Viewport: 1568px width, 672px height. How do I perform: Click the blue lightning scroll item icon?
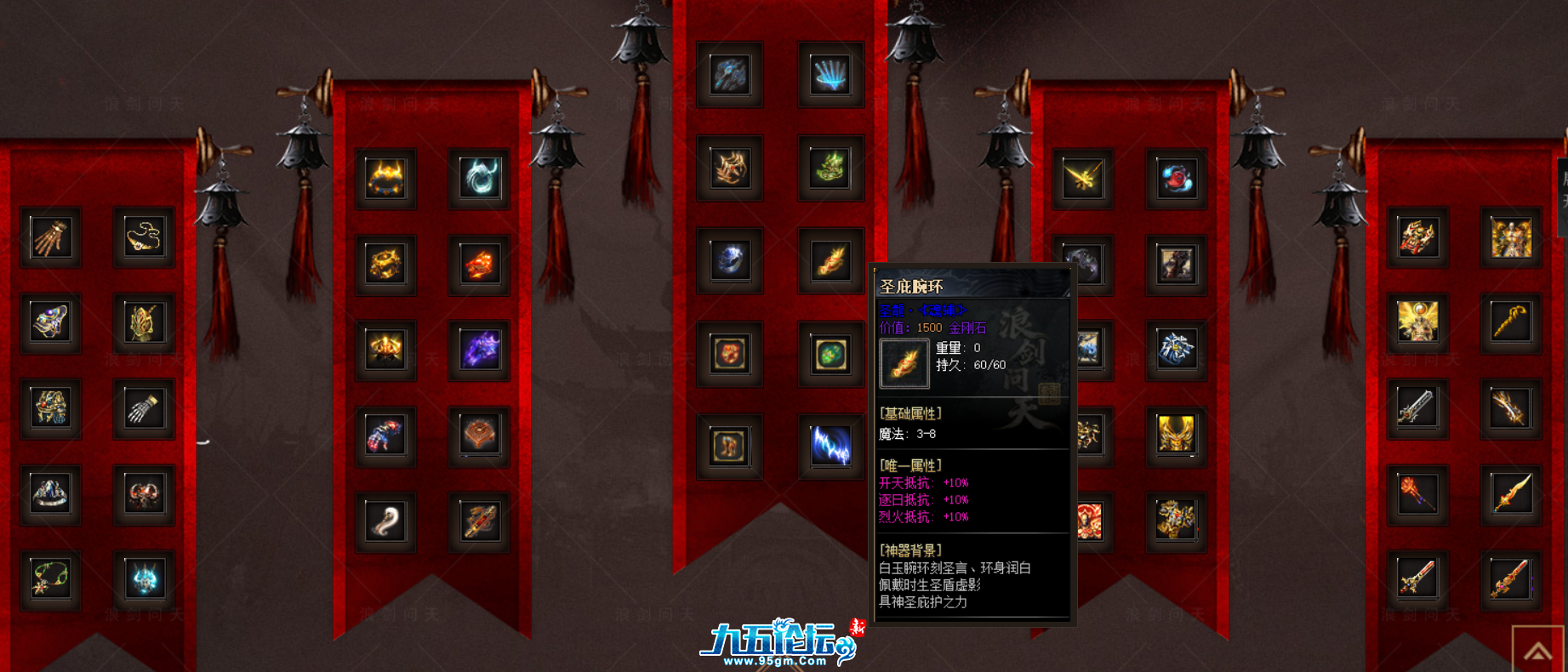click(830, 446)
